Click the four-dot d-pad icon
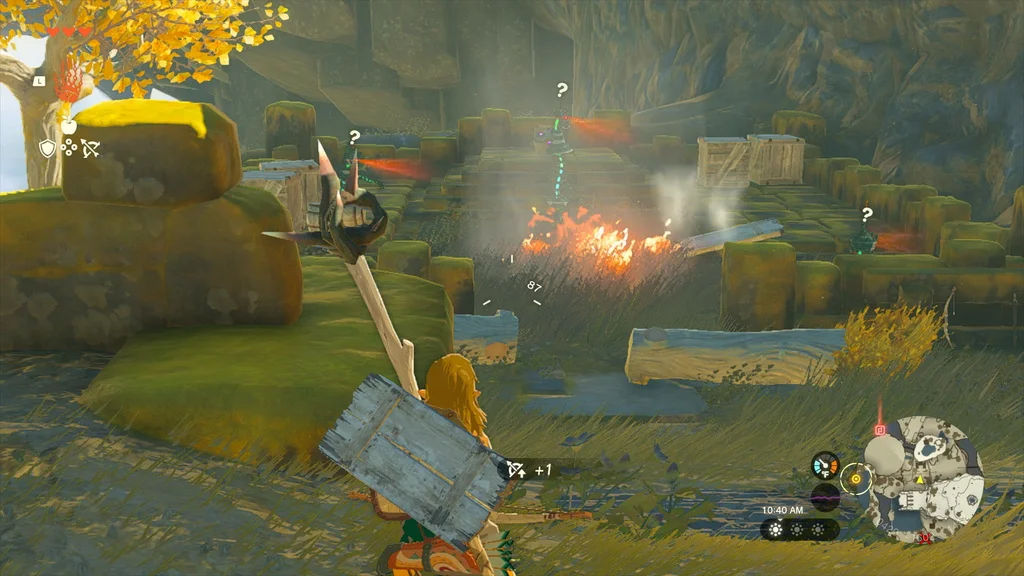 tap(69, 148)
